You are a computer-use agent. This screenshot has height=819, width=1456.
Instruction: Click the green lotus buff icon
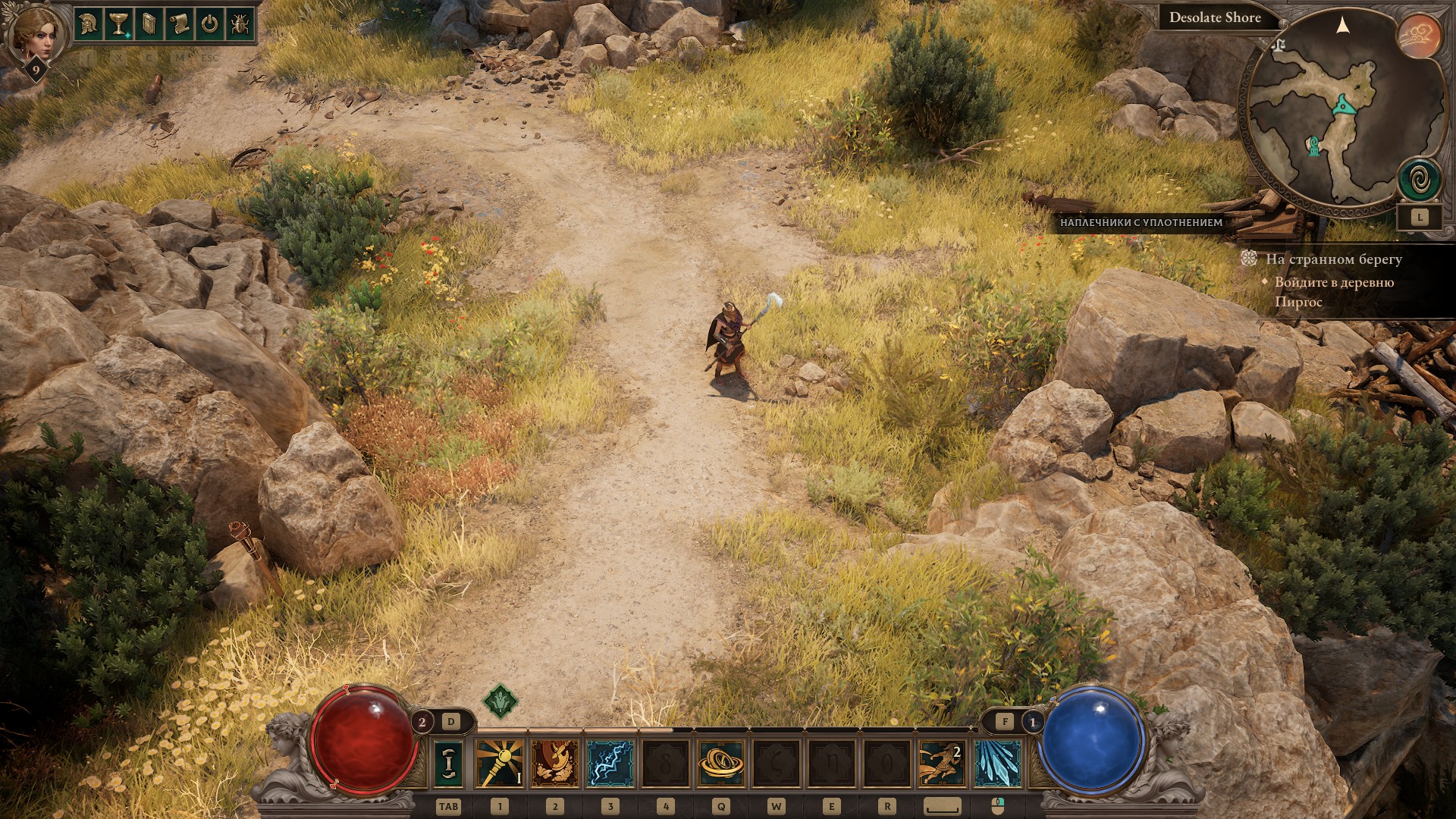(x=500, y=701)
